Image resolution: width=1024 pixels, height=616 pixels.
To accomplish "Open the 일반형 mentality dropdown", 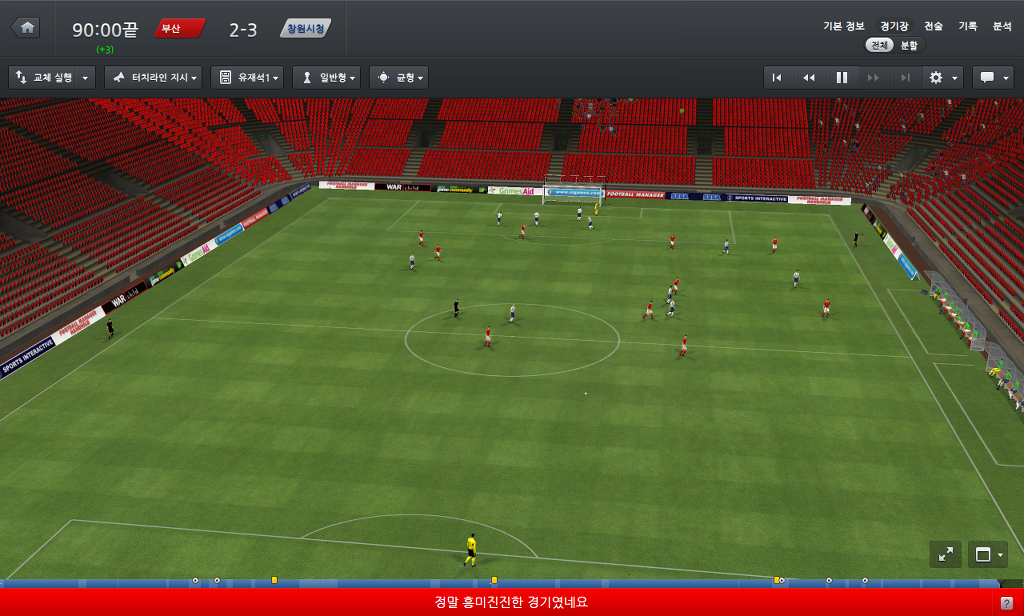I will (x=326, y=77).
